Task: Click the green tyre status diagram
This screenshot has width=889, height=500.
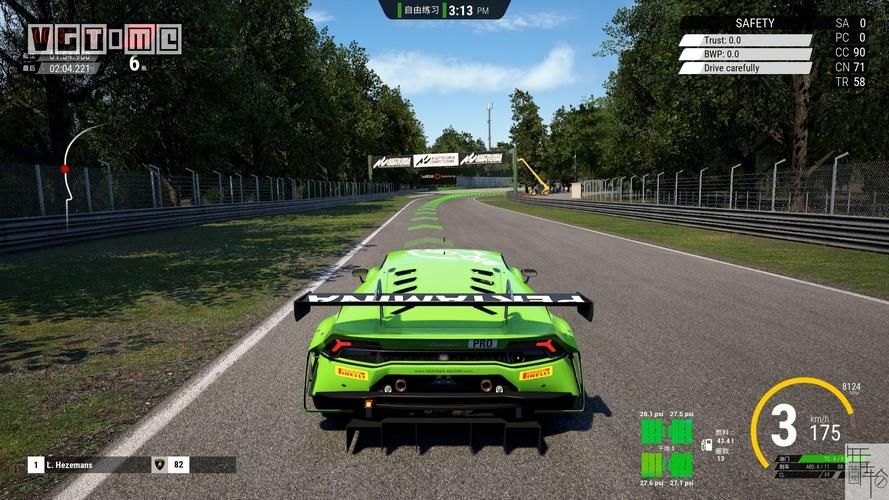Action: tap(666, 447)
